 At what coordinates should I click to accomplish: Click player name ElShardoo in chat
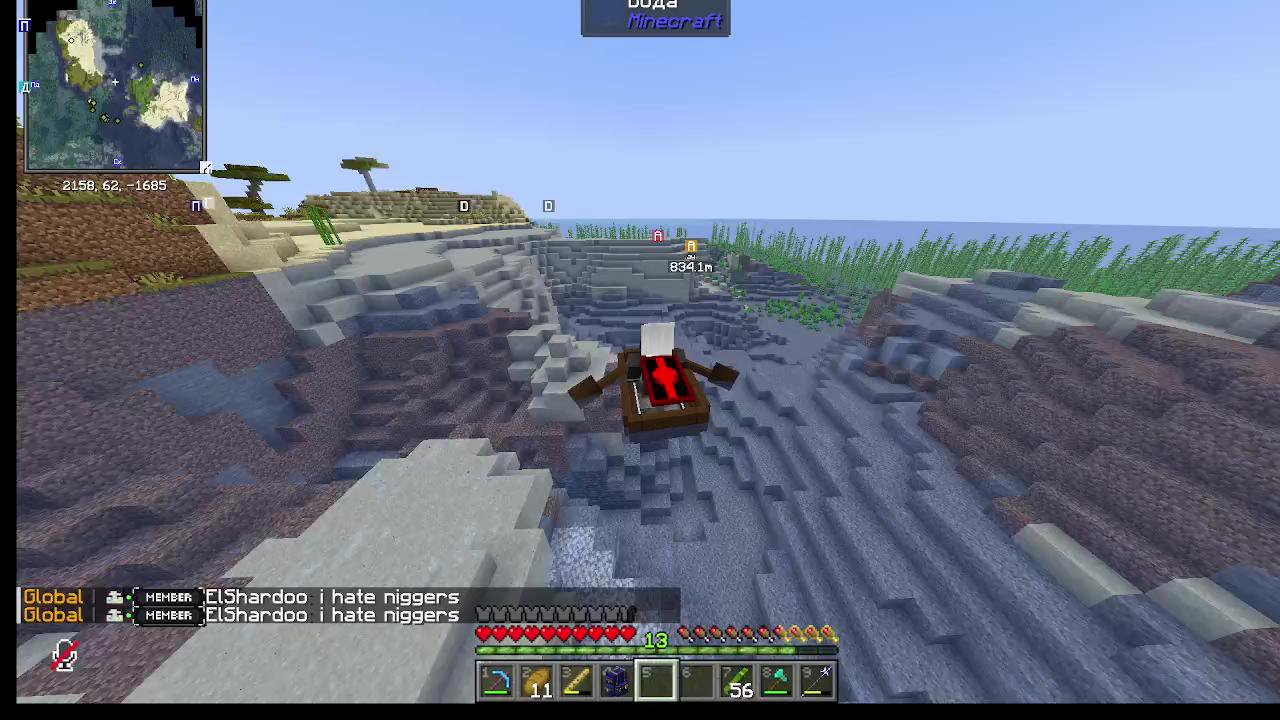(256, 597)
